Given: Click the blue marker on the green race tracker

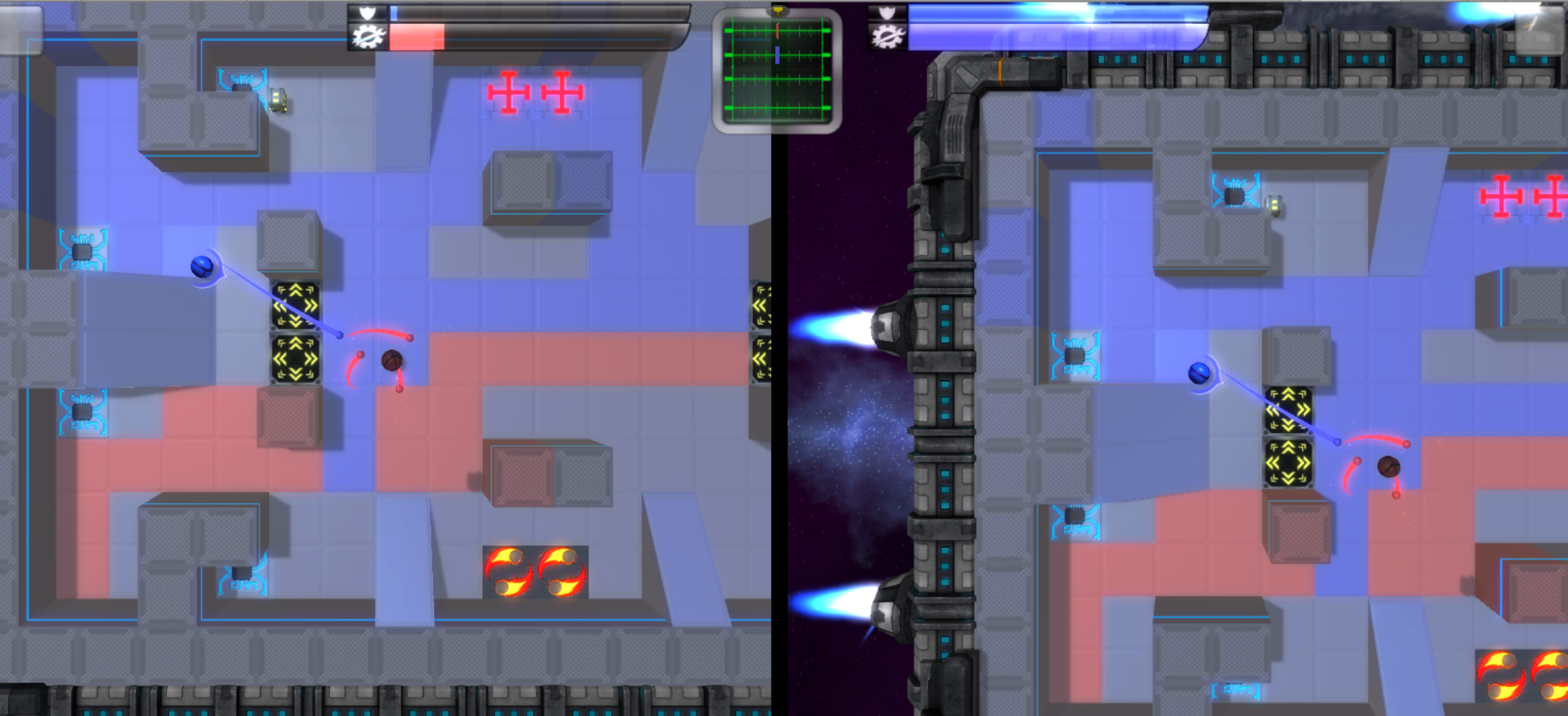Looking at the screenshot, I should 776,56.
